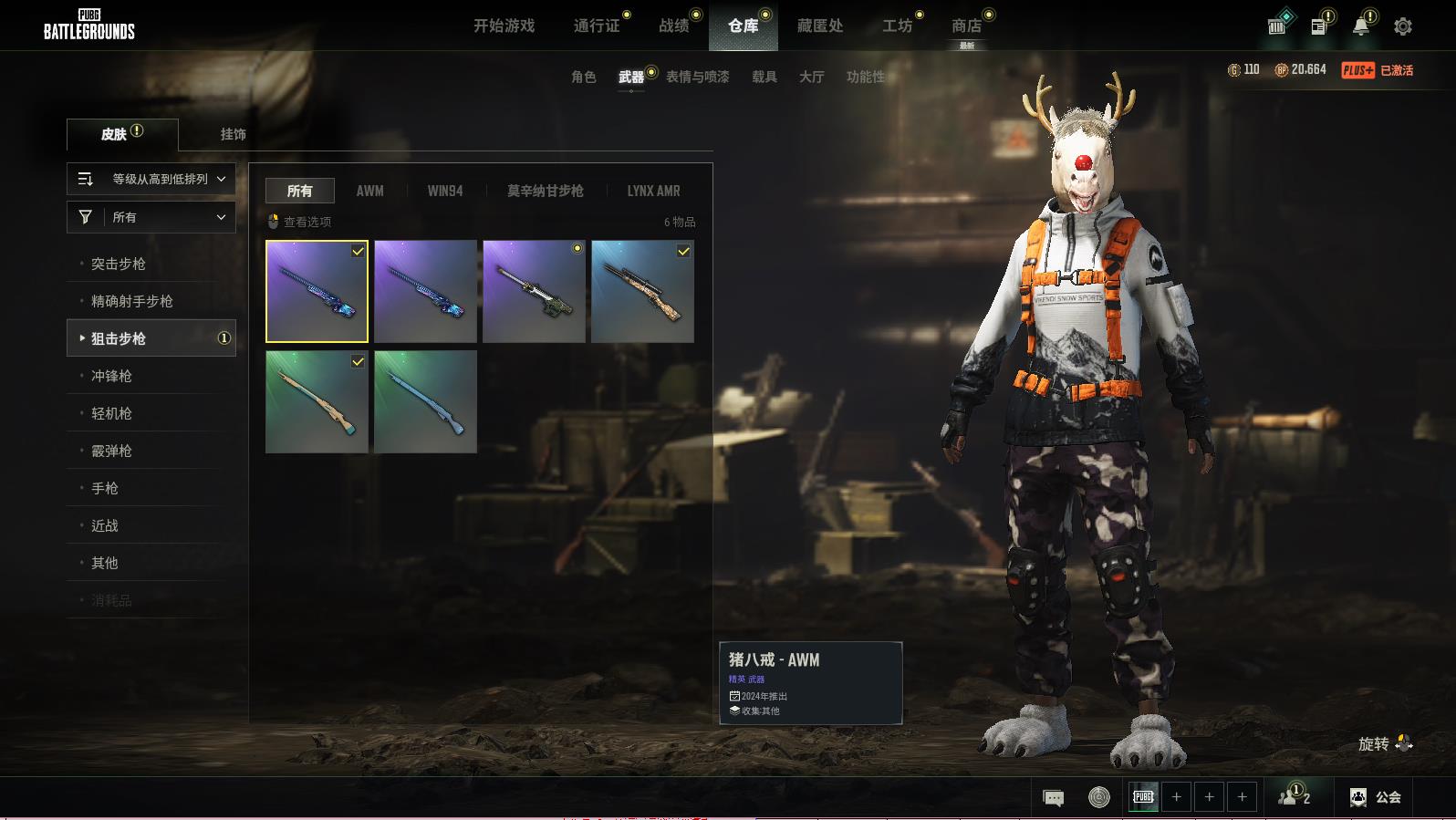The width and height of the screenshot is (1456, 820).
Task: Switch to the 通行证 pass tab
Action: (597, 26)
